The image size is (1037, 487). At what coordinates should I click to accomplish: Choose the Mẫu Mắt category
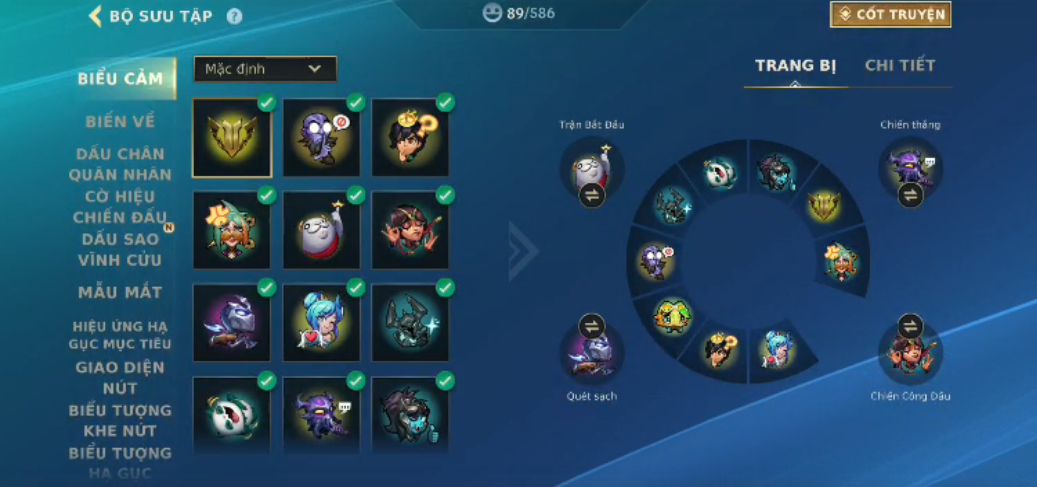(x=120, y=292)
